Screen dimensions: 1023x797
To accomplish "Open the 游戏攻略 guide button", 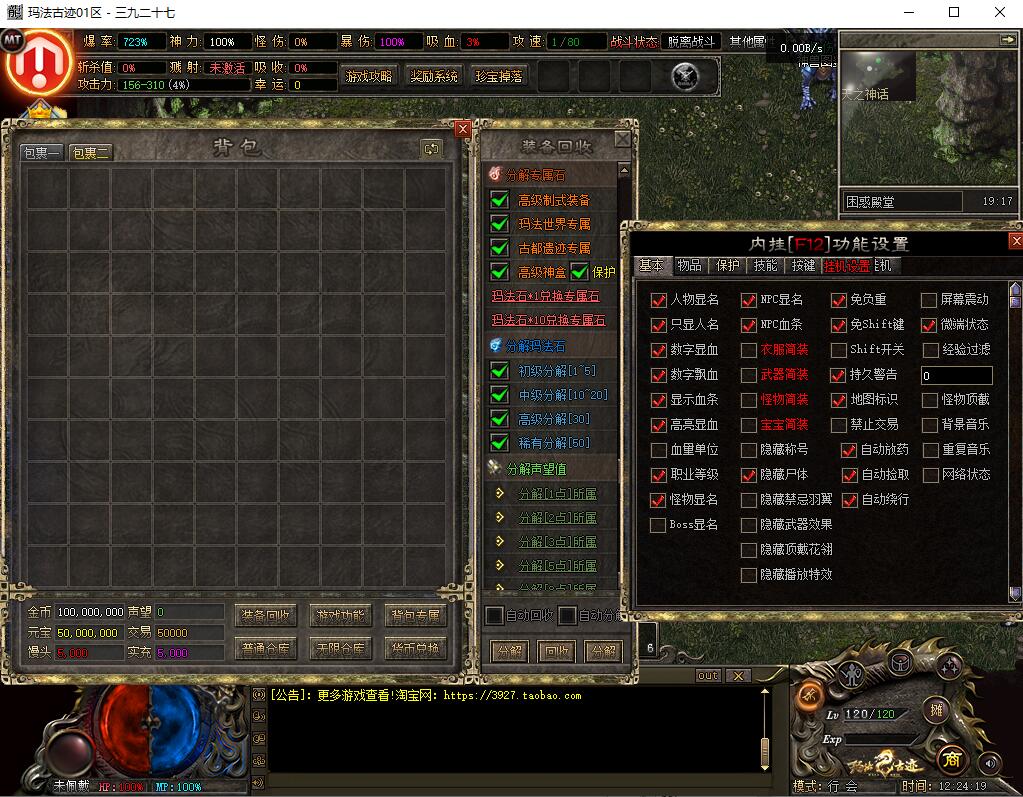I will click(x=369, y=76).
